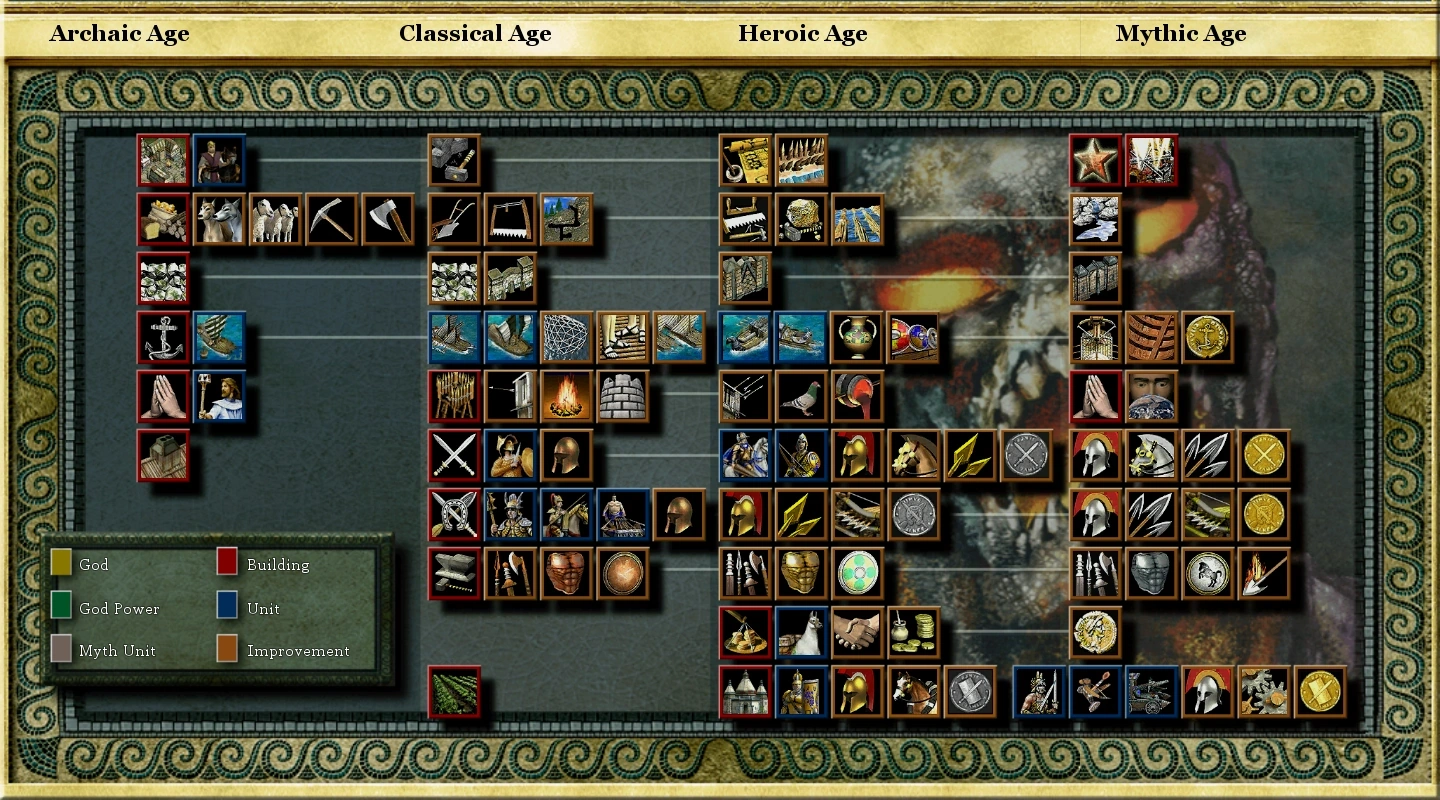Click the red Building color swatch in legend
The image size is (1440, 800).
(x=225, y=565)
